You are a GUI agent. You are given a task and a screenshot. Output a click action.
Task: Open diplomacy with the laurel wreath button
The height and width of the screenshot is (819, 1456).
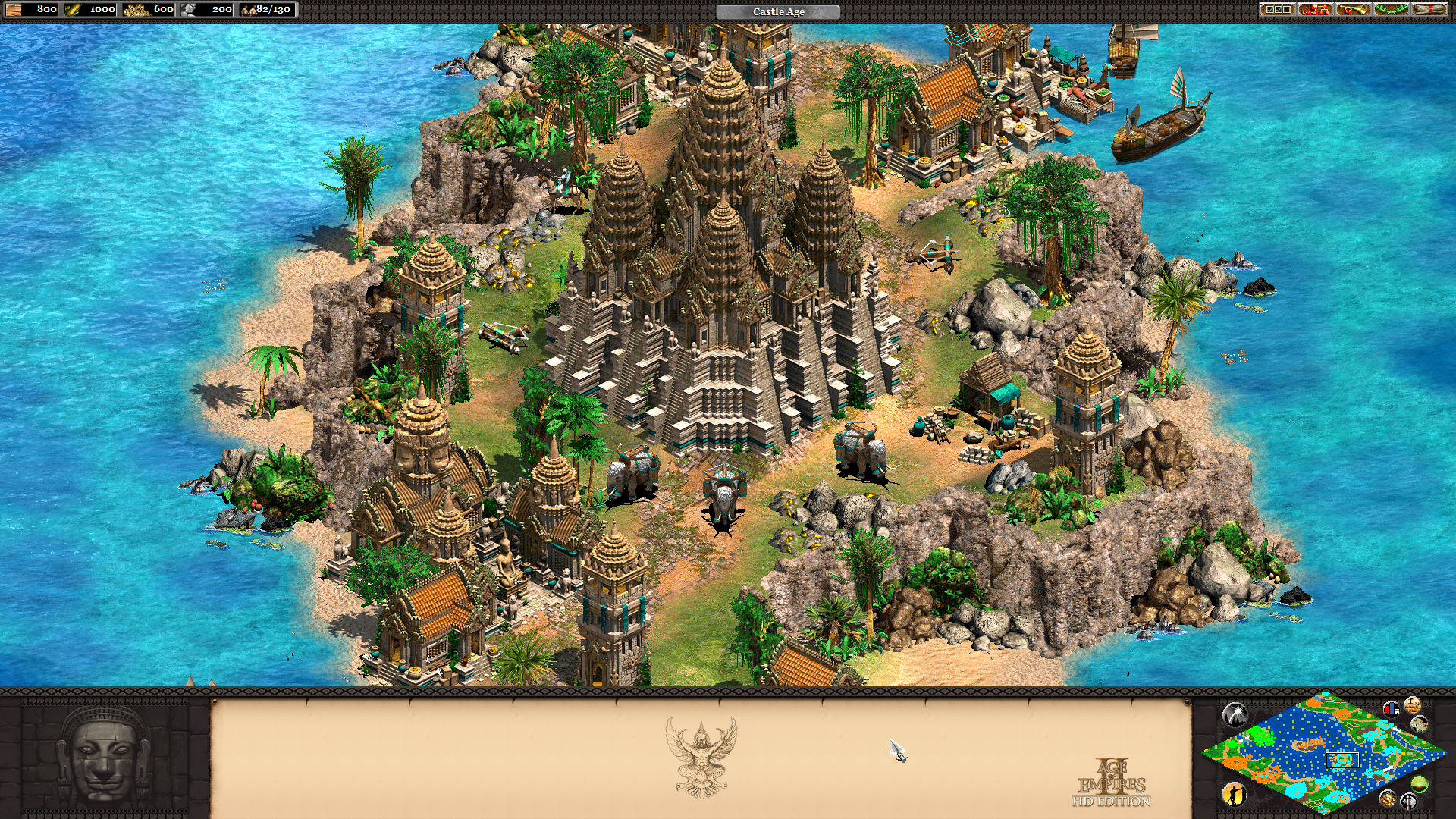point(1391,10)
